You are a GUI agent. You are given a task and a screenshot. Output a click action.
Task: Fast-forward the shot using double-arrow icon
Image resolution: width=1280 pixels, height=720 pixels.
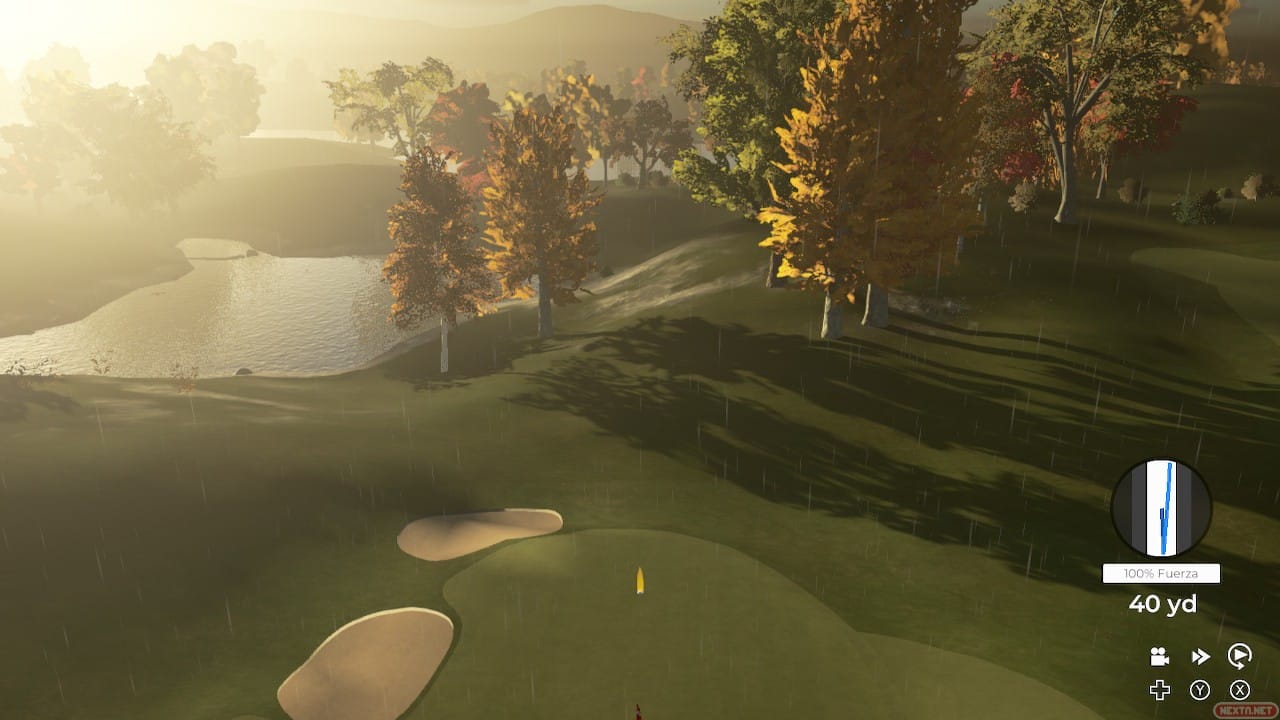point(1199,656)
